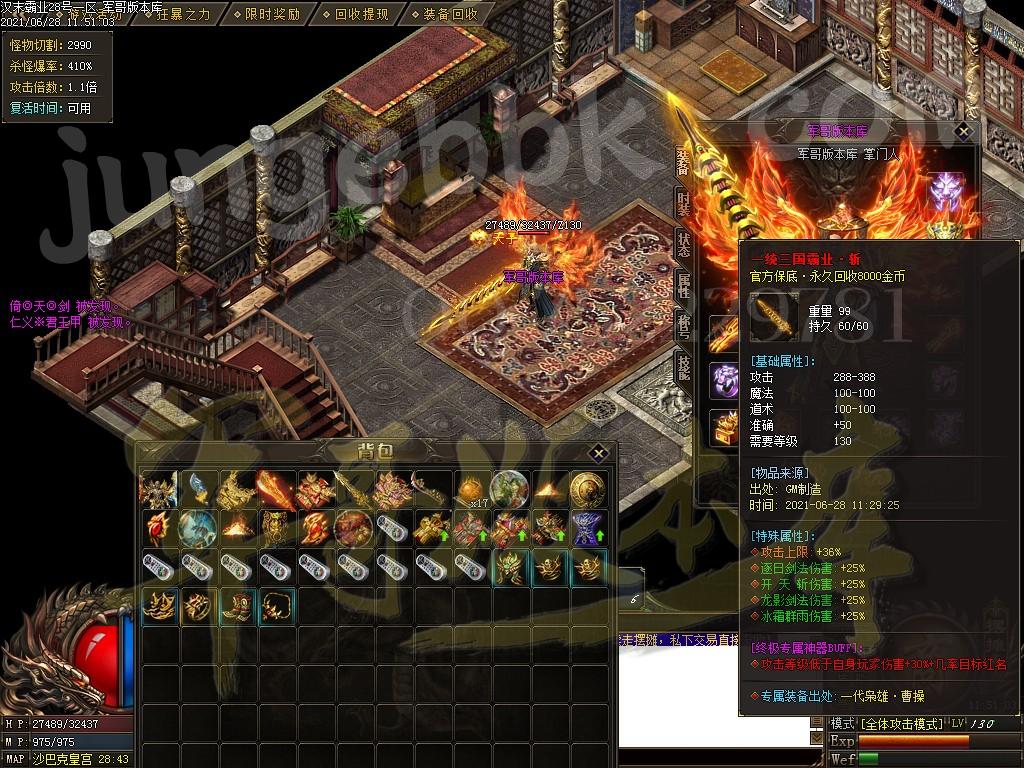
Task: Select the blue armor with green arrow
Action: (x=587, y=528)
